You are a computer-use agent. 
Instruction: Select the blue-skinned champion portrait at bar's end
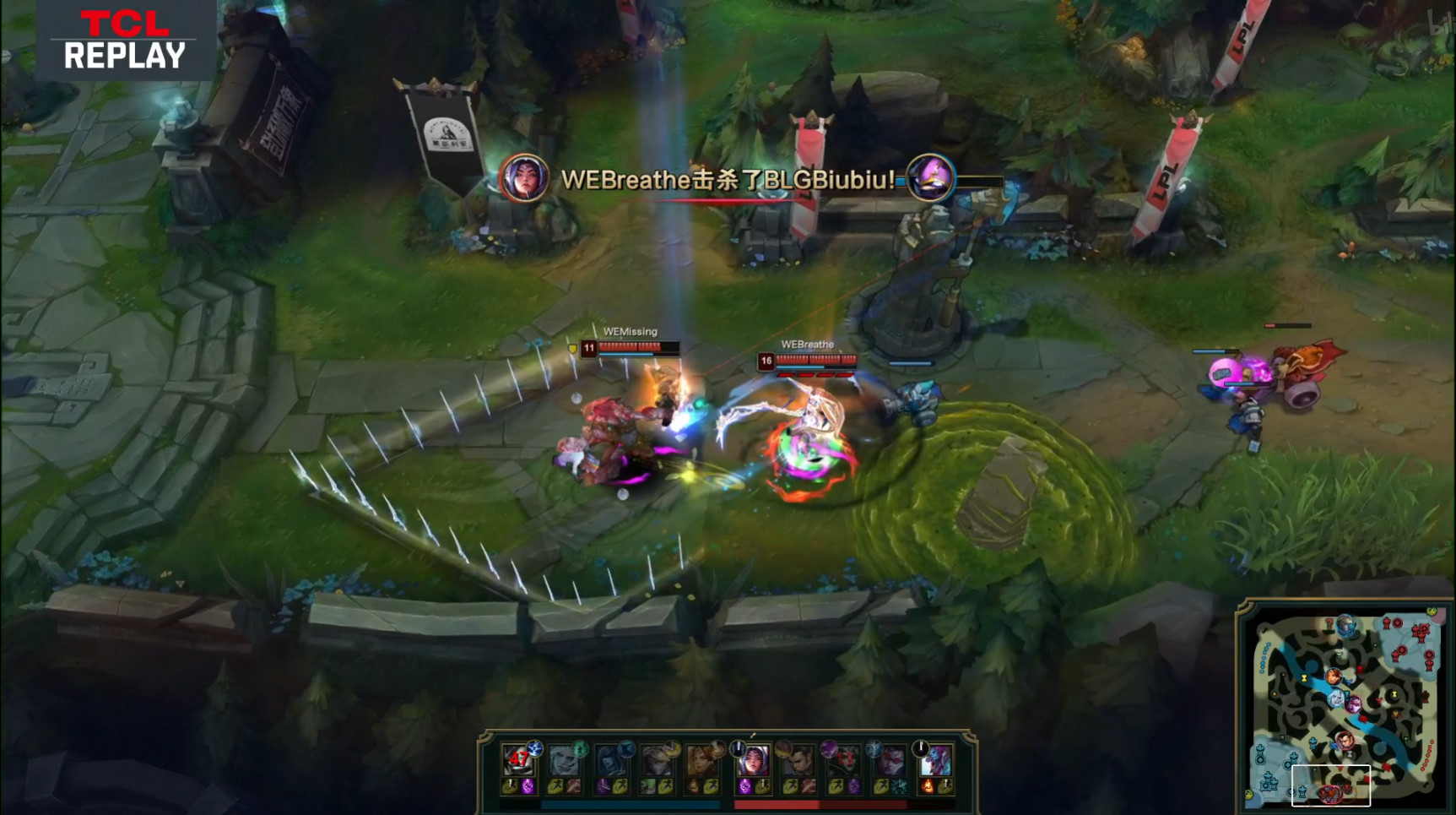point(935,761)
